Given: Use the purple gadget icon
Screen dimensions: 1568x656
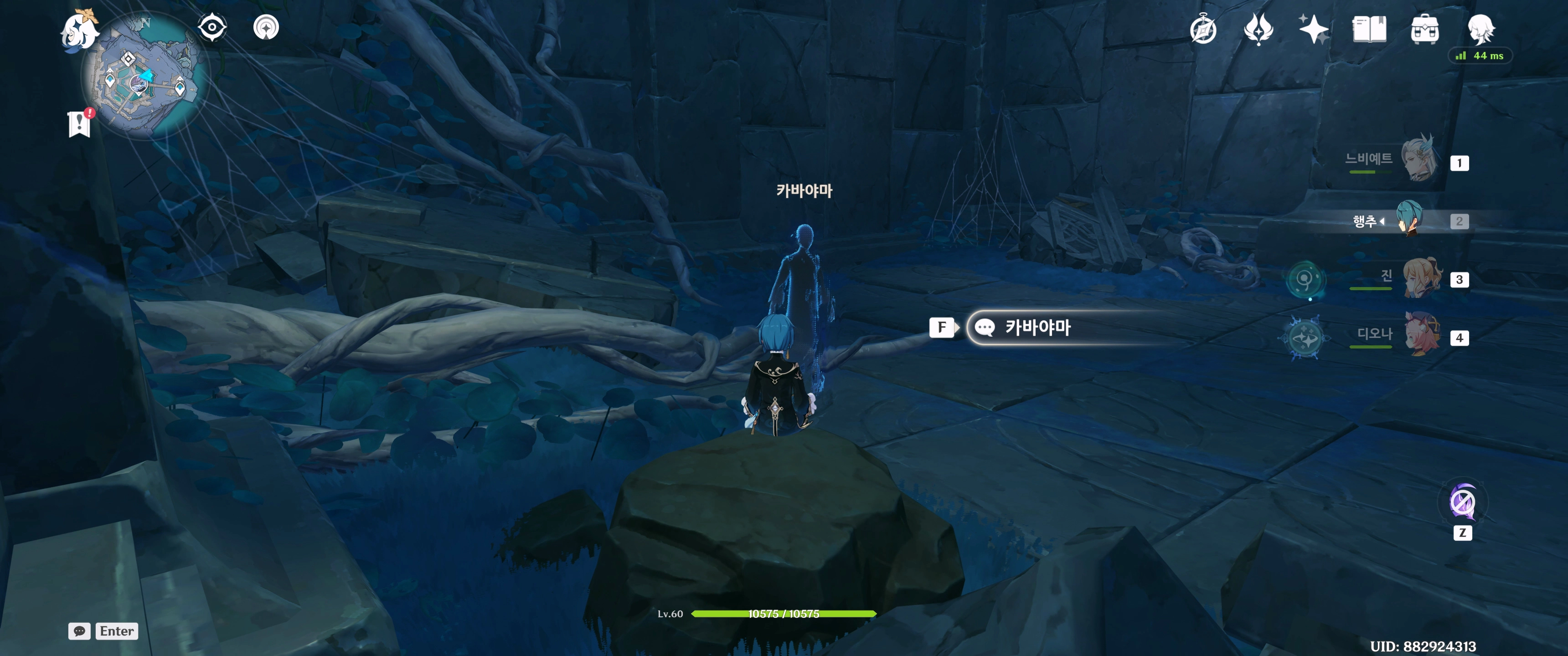Looking at the screenshot, I should (x=1462, y=503).
